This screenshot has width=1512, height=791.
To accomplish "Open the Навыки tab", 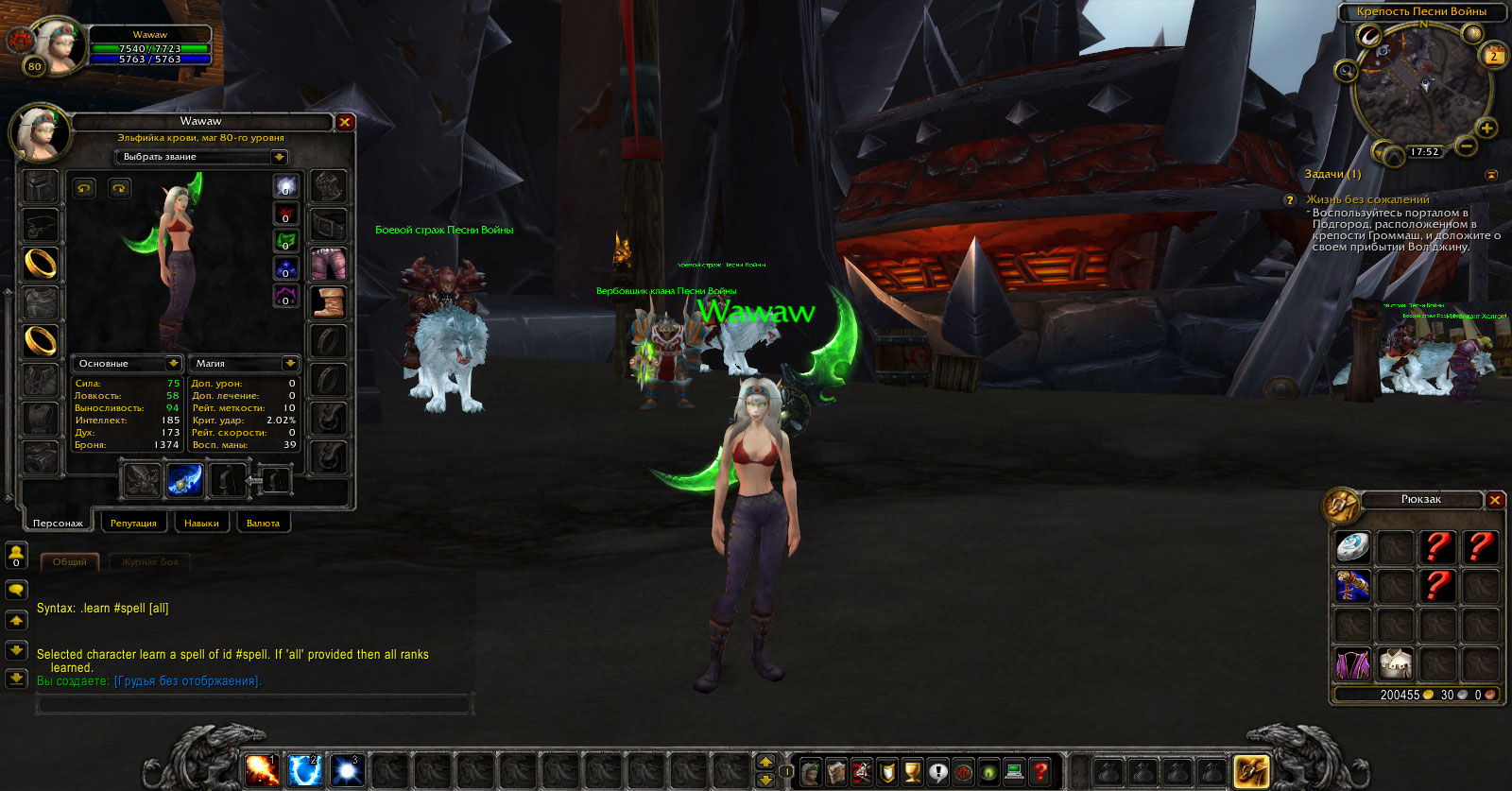I will pyautogui.click(x=201, y=523).
